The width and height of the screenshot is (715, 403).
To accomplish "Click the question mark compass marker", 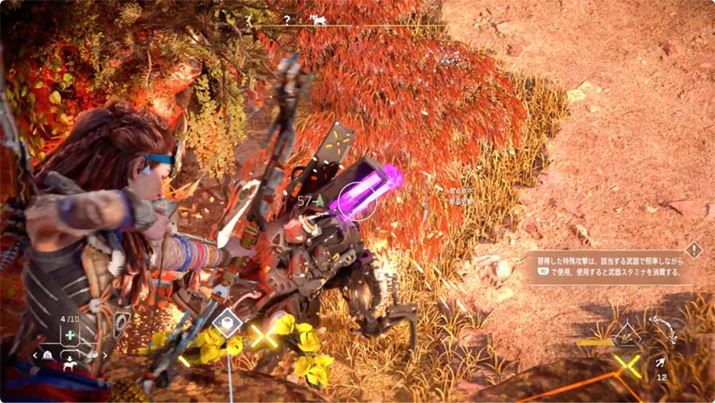I will (286, 18).
